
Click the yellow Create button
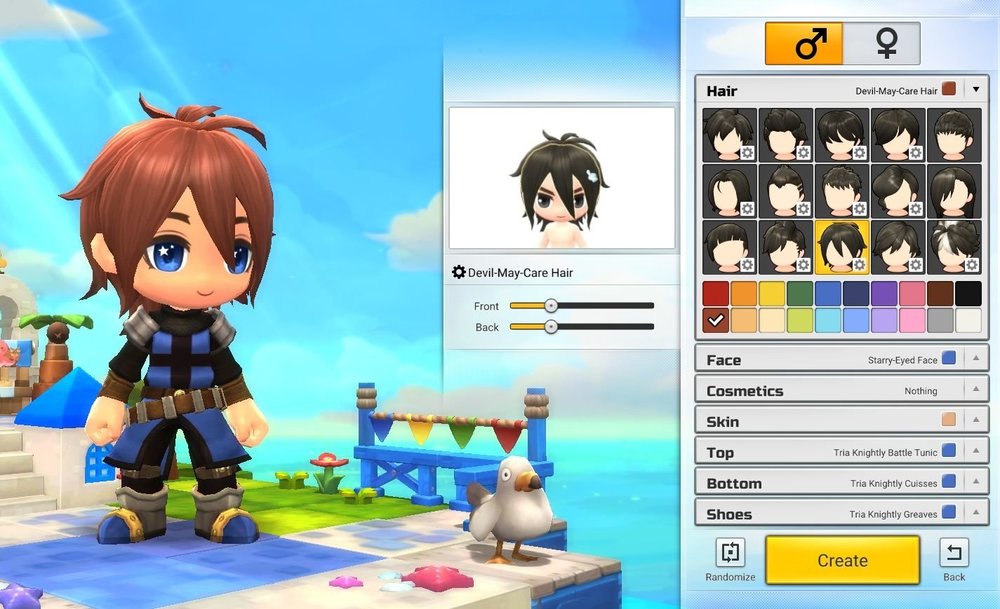pyautogui.click(x=842, y=560)
